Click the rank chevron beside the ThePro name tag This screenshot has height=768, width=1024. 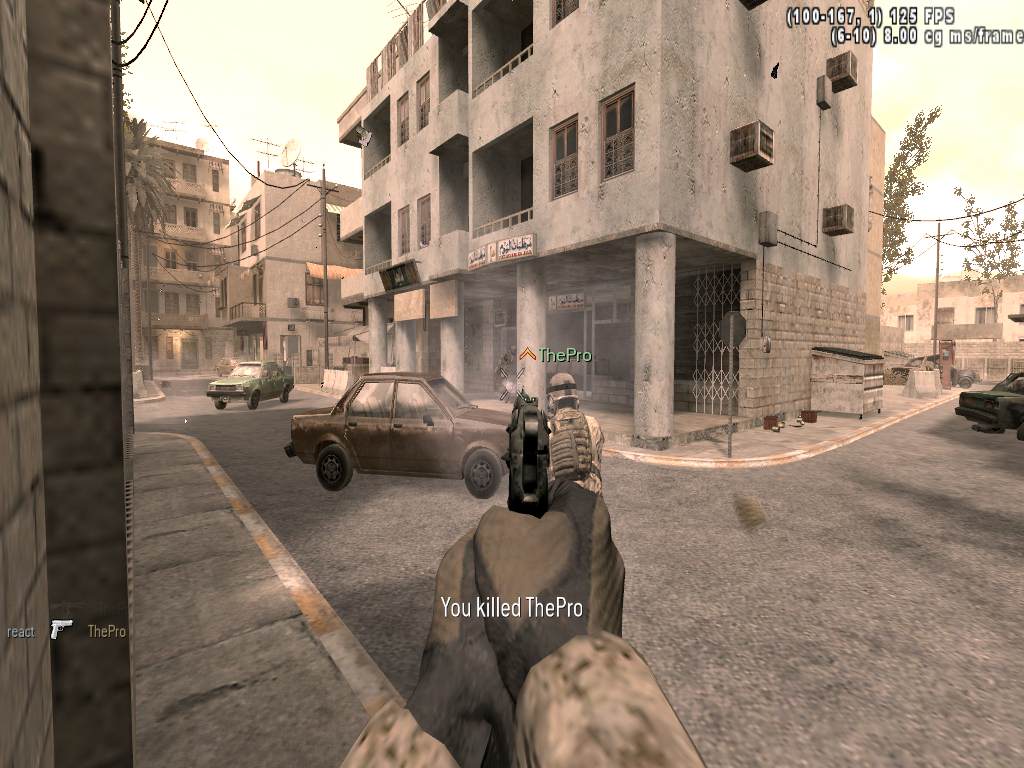tap(527, 354)
